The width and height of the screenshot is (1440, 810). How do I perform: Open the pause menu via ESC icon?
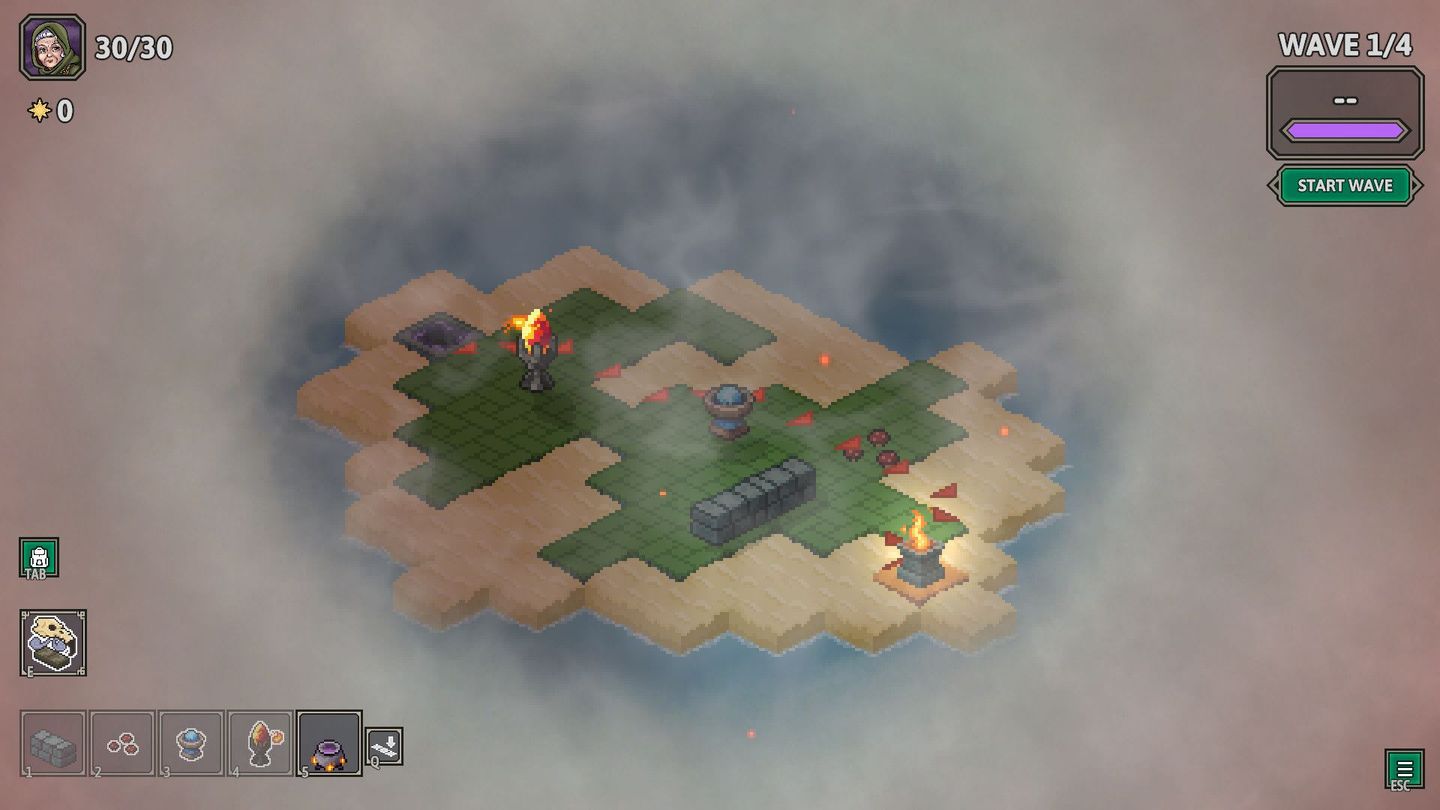point(1404,768)
